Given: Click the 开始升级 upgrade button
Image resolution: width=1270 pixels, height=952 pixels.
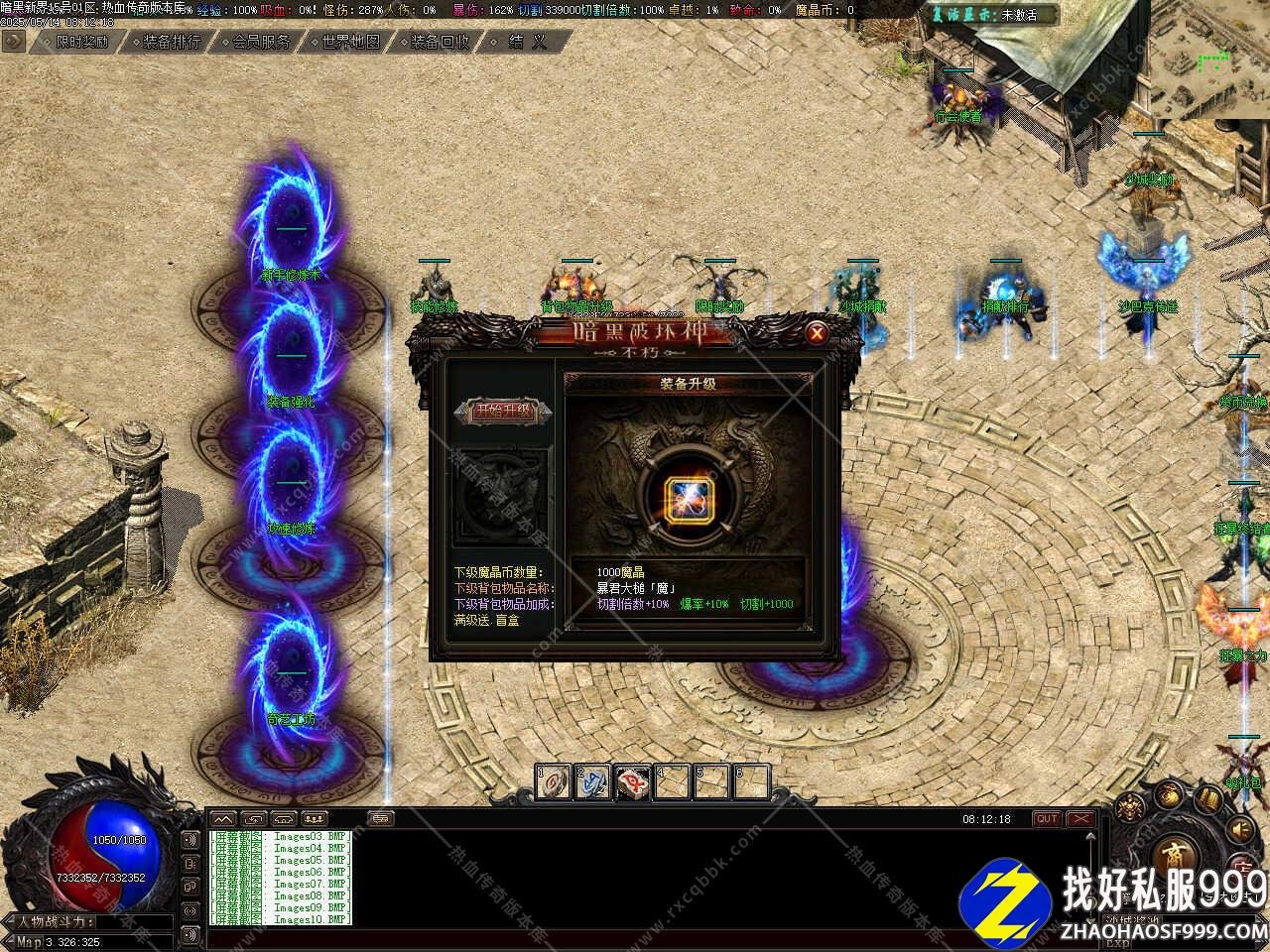Looking at the screenshot, I should coord(503,411).
